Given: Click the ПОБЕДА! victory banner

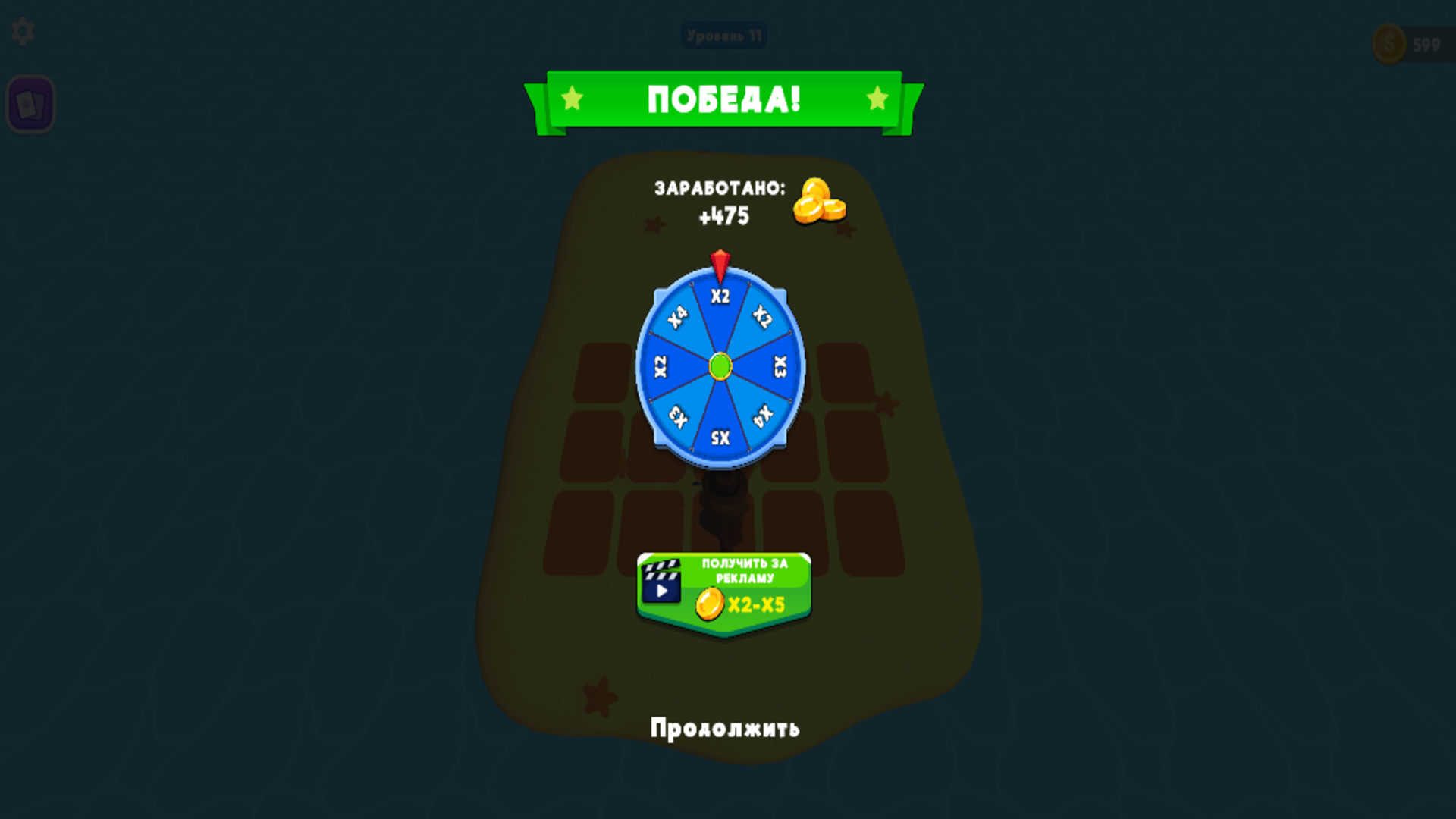Looking at the screenshot, I should pos(722,99).
